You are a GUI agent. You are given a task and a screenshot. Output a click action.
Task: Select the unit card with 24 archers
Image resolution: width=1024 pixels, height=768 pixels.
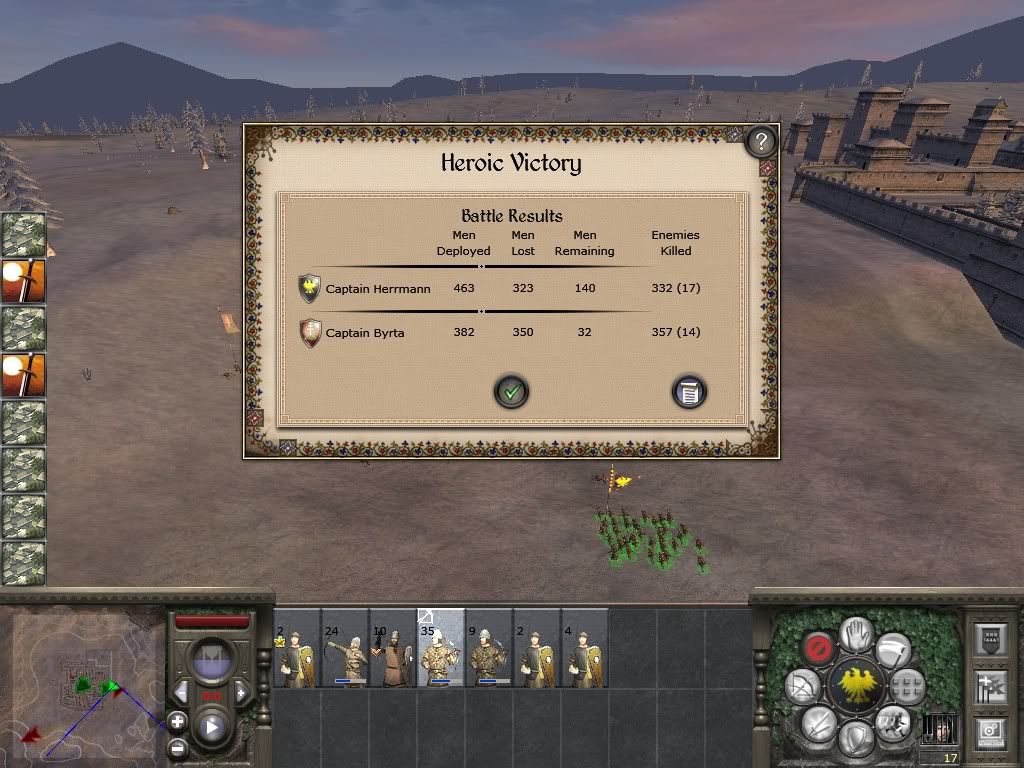pyautogui.click(x=344, y=651)
